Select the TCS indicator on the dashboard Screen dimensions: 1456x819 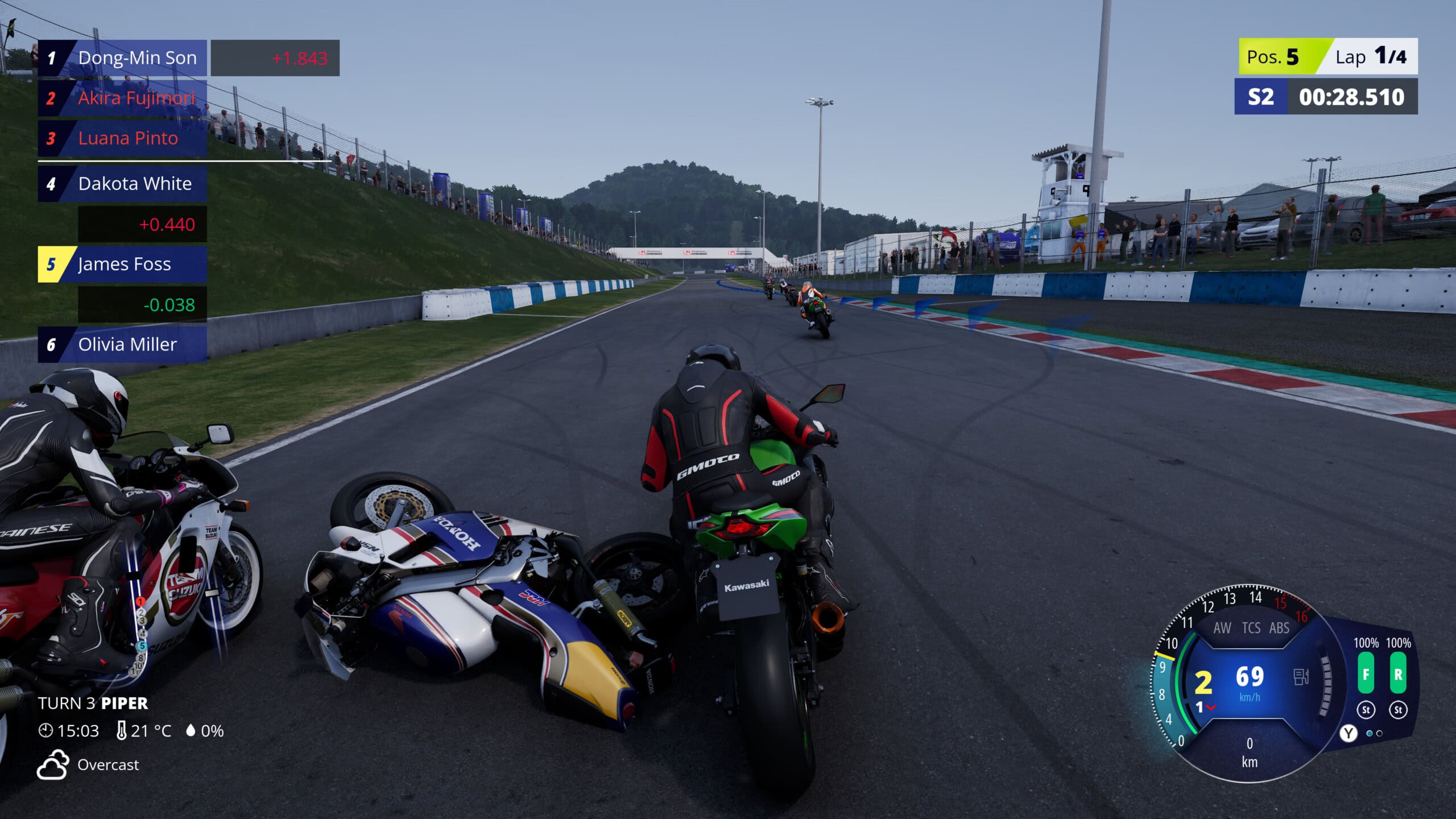[1251, 628]
